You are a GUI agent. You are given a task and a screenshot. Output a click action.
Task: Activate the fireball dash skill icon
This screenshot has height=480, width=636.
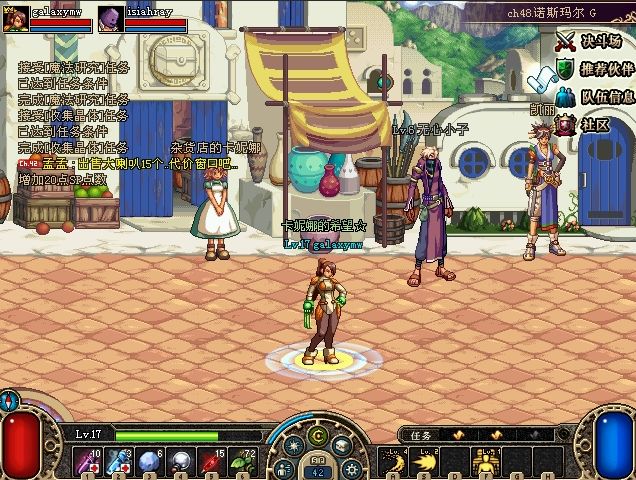[x=425, y=462]
